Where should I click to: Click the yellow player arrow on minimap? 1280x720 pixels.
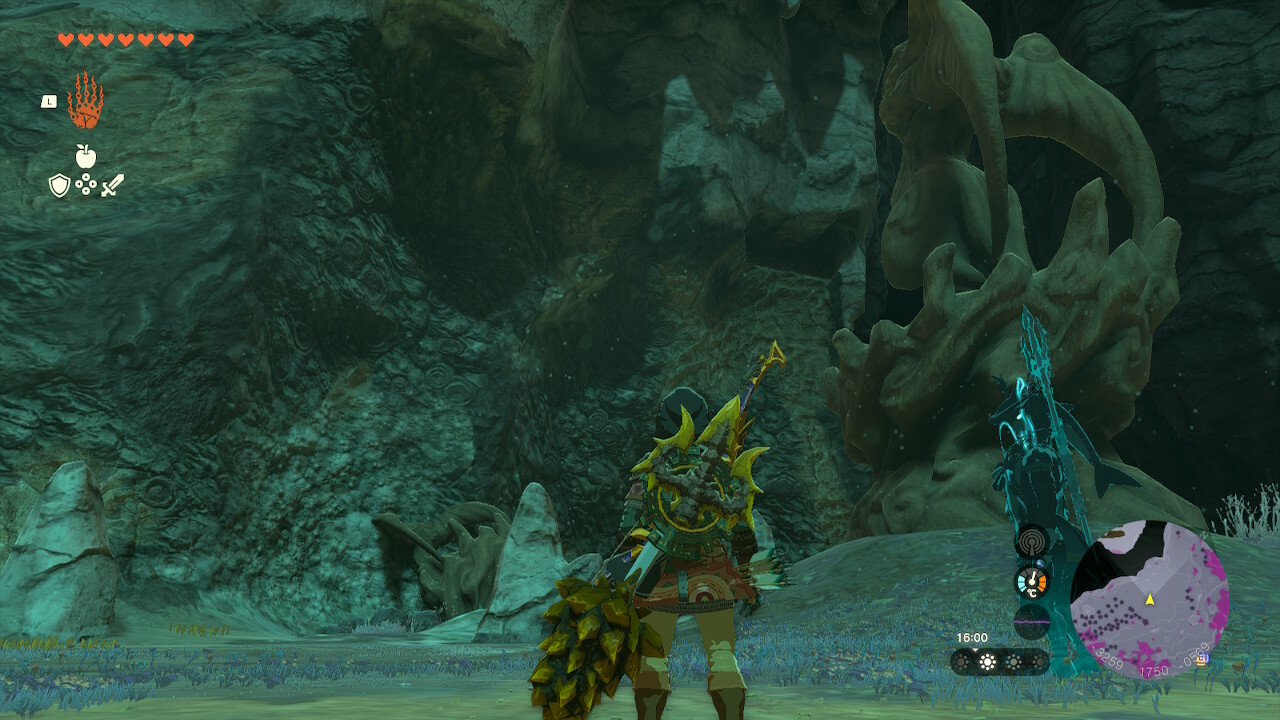pos(1150,599)
